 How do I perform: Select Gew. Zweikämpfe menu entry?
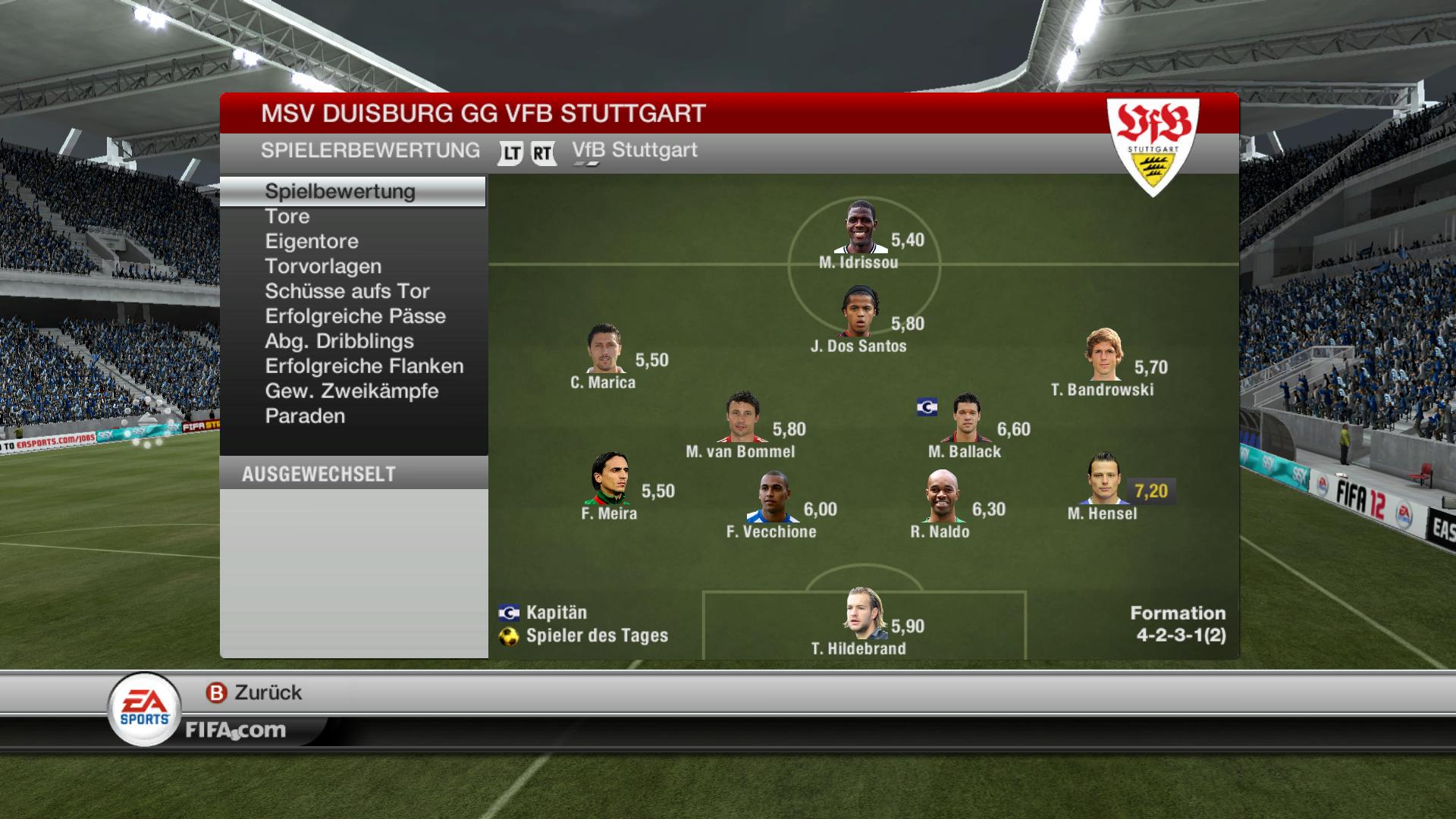point(352,391)
